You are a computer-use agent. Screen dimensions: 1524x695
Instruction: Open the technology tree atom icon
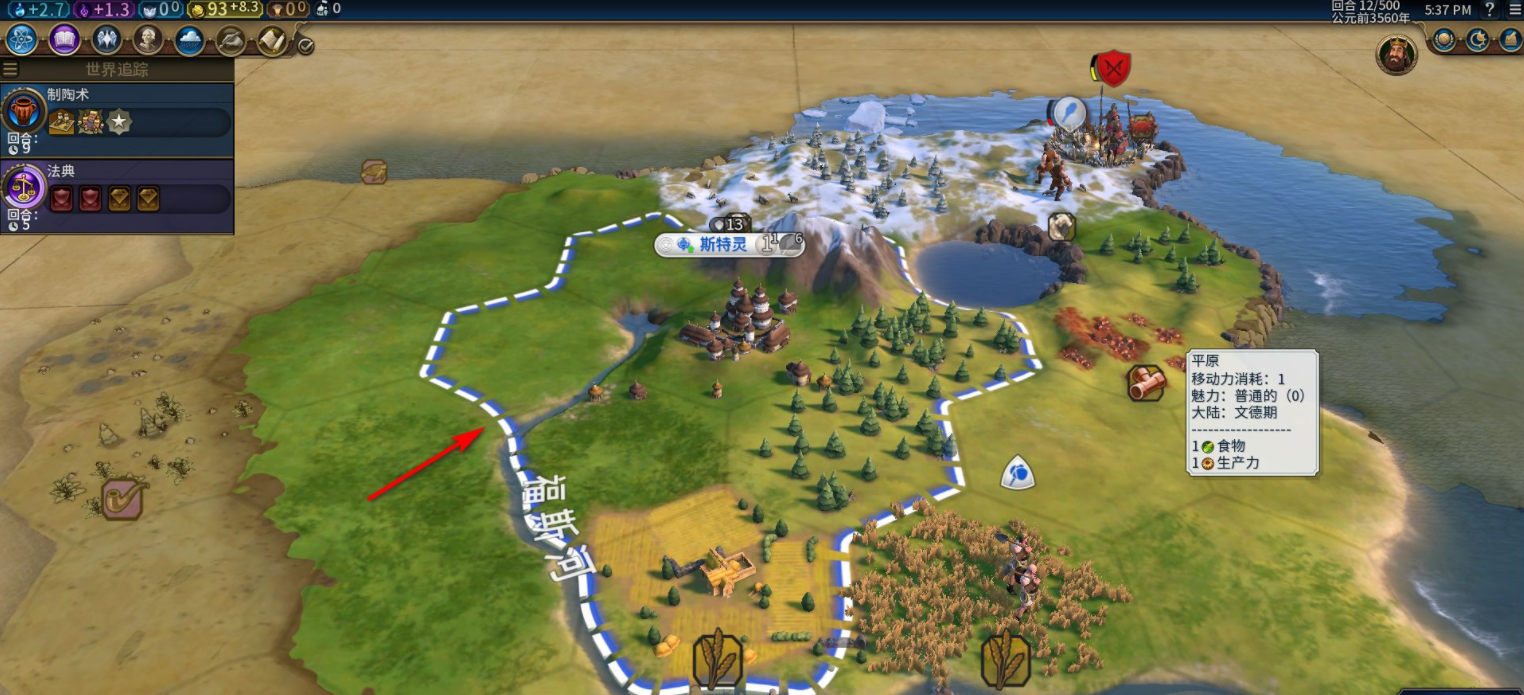[x=22, y=40]
